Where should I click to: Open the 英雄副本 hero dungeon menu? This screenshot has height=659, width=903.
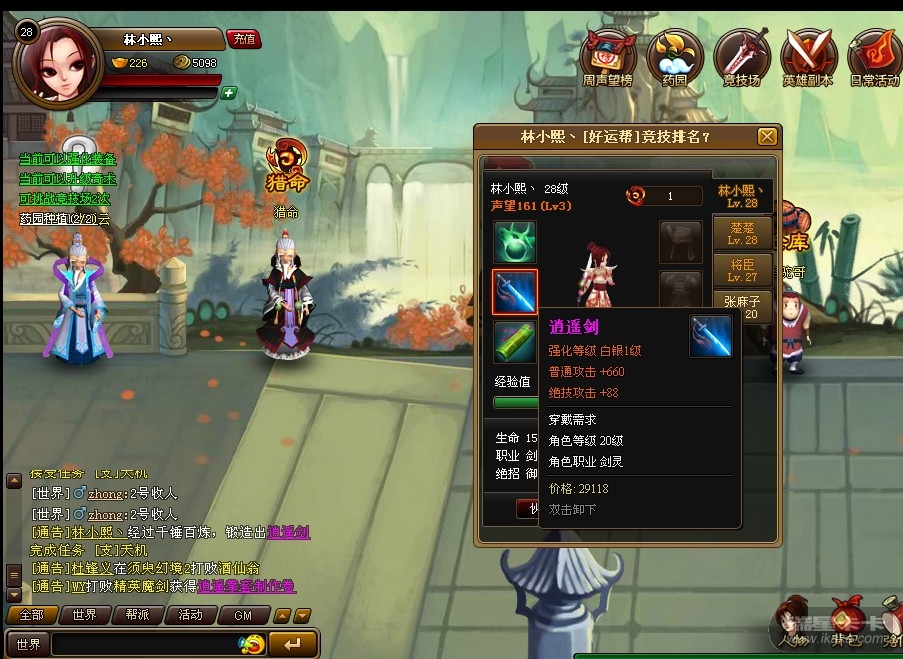pyautogui.click(x=807, y=55)
